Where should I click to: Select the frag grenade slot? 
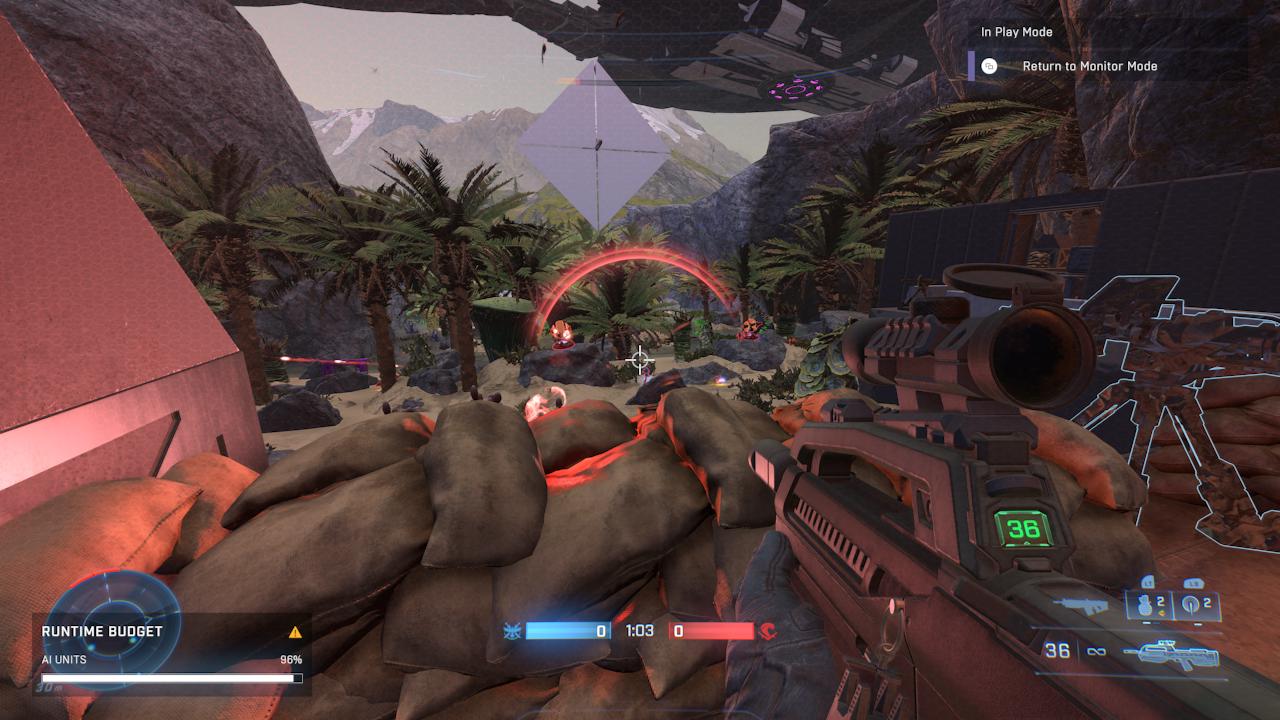1148,605
